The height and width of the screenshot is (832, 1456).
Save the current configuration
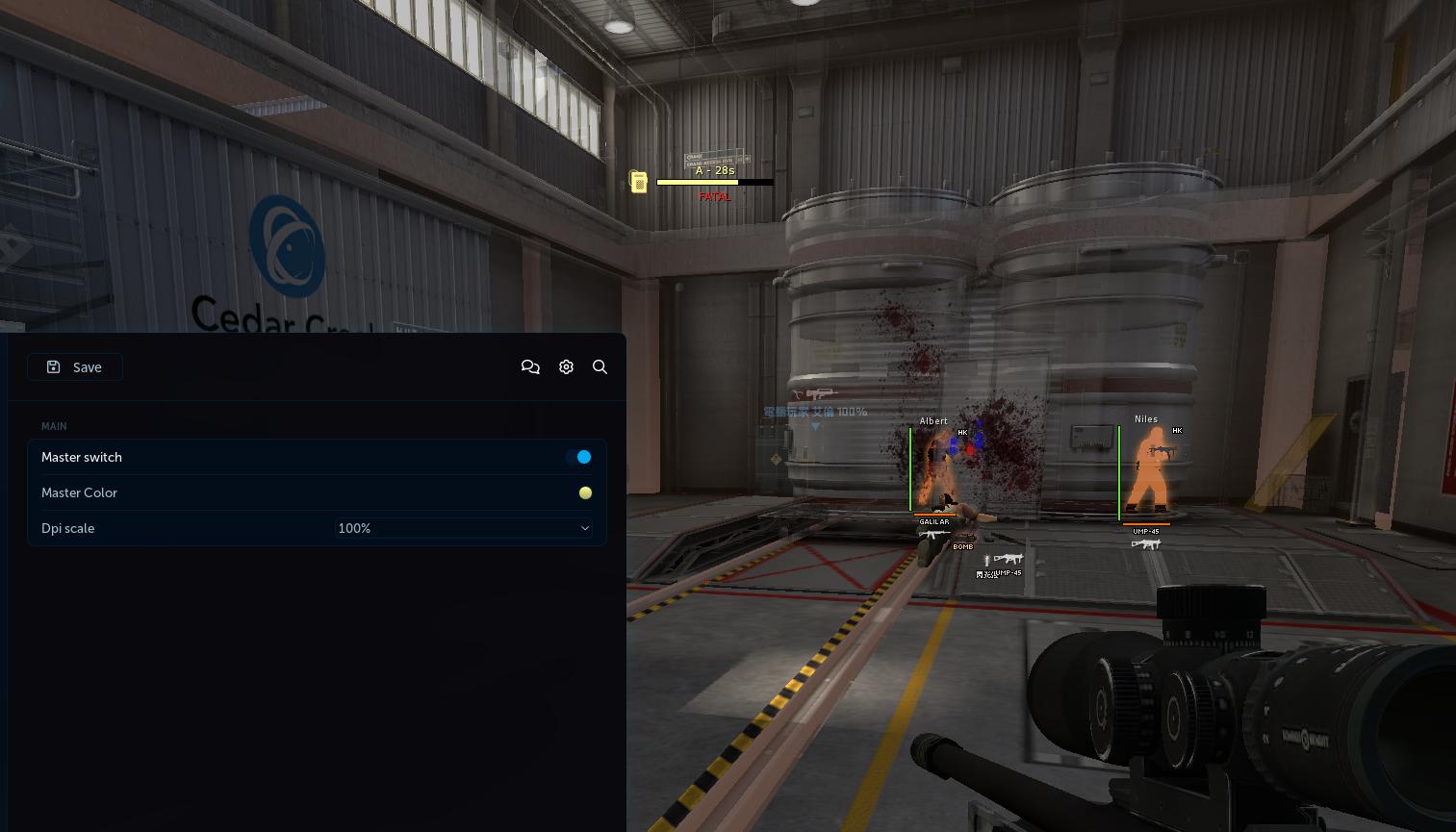pyautogui.click(x=75, y=366)
